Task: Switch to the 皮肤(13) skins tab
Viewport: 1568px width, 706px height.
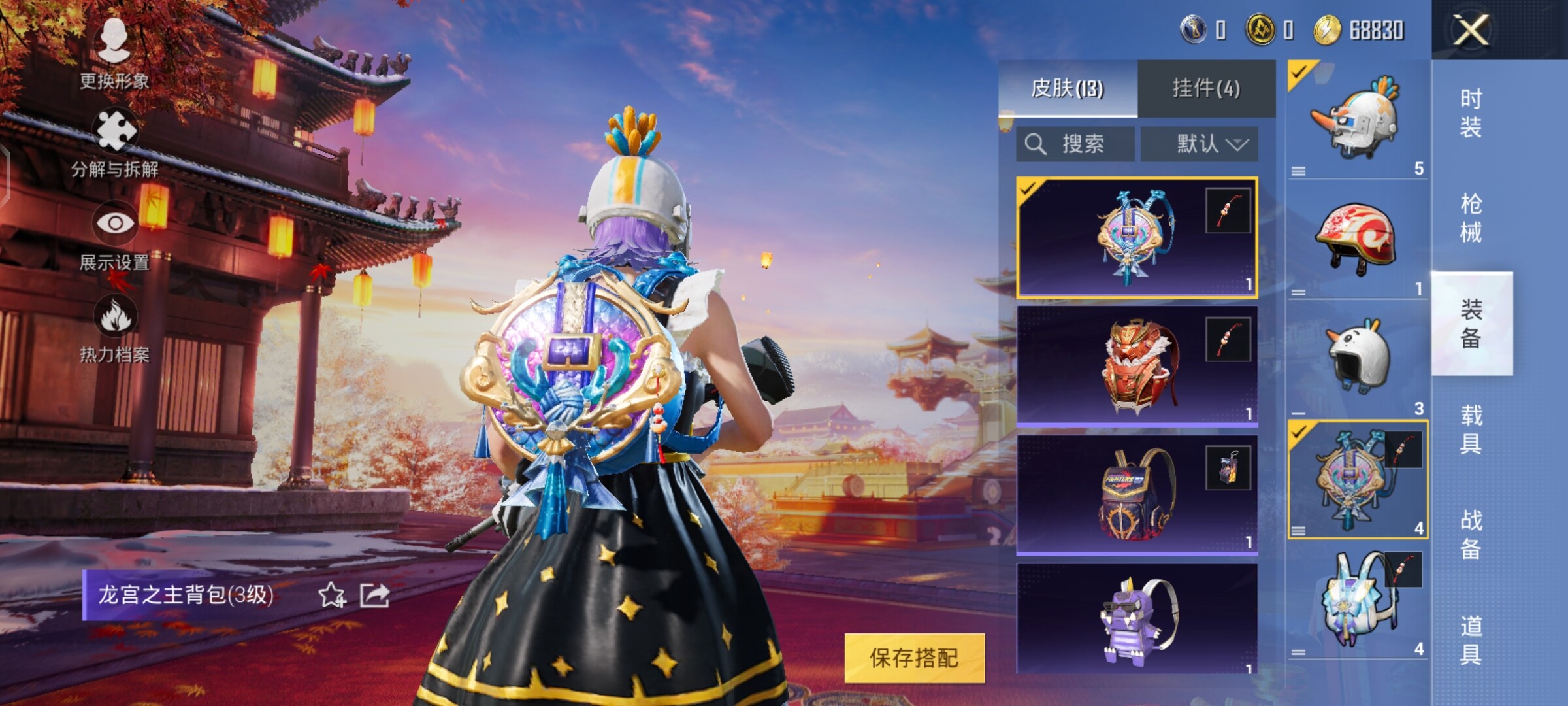Action: point(1068,88)
